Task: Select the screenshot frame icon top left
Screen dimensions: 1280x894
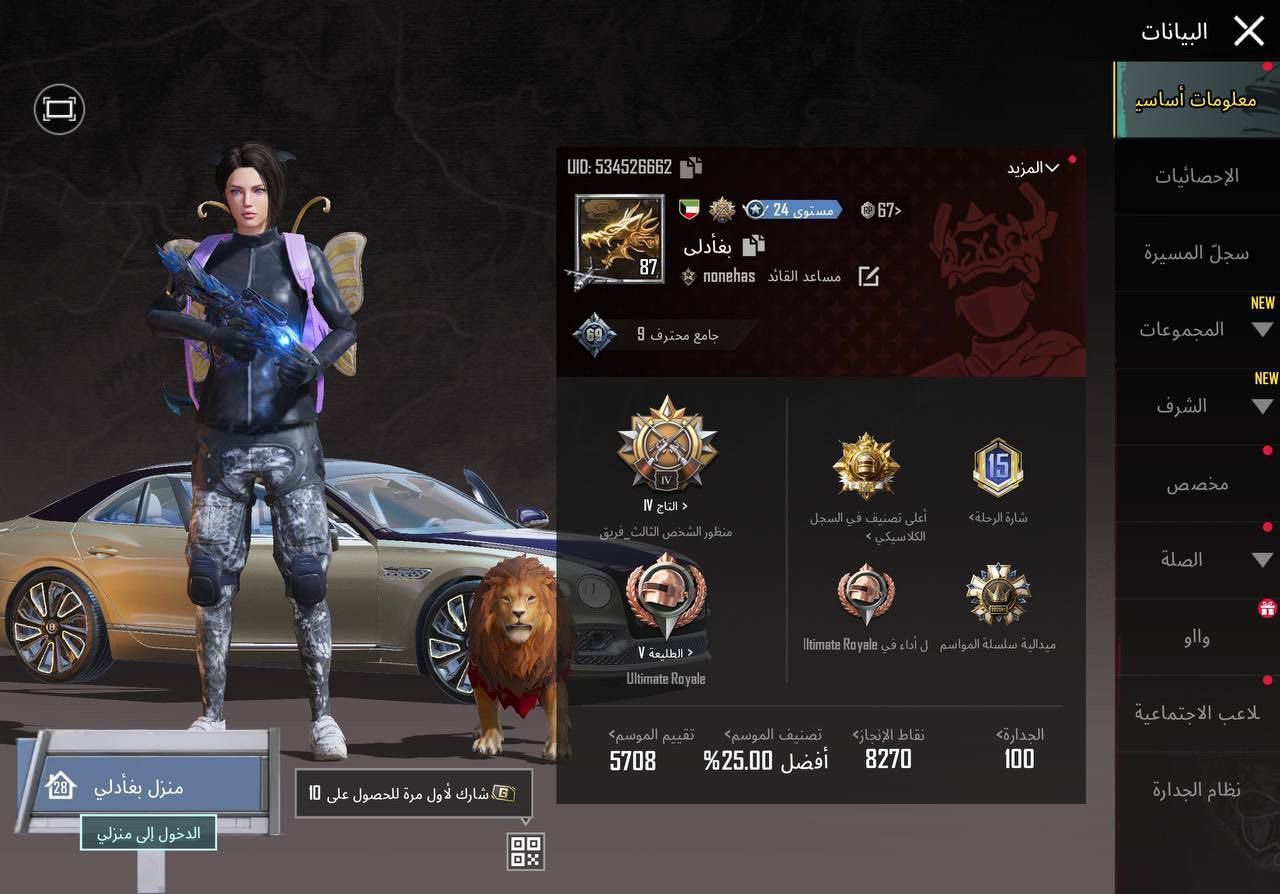Action: click(59, 108)
